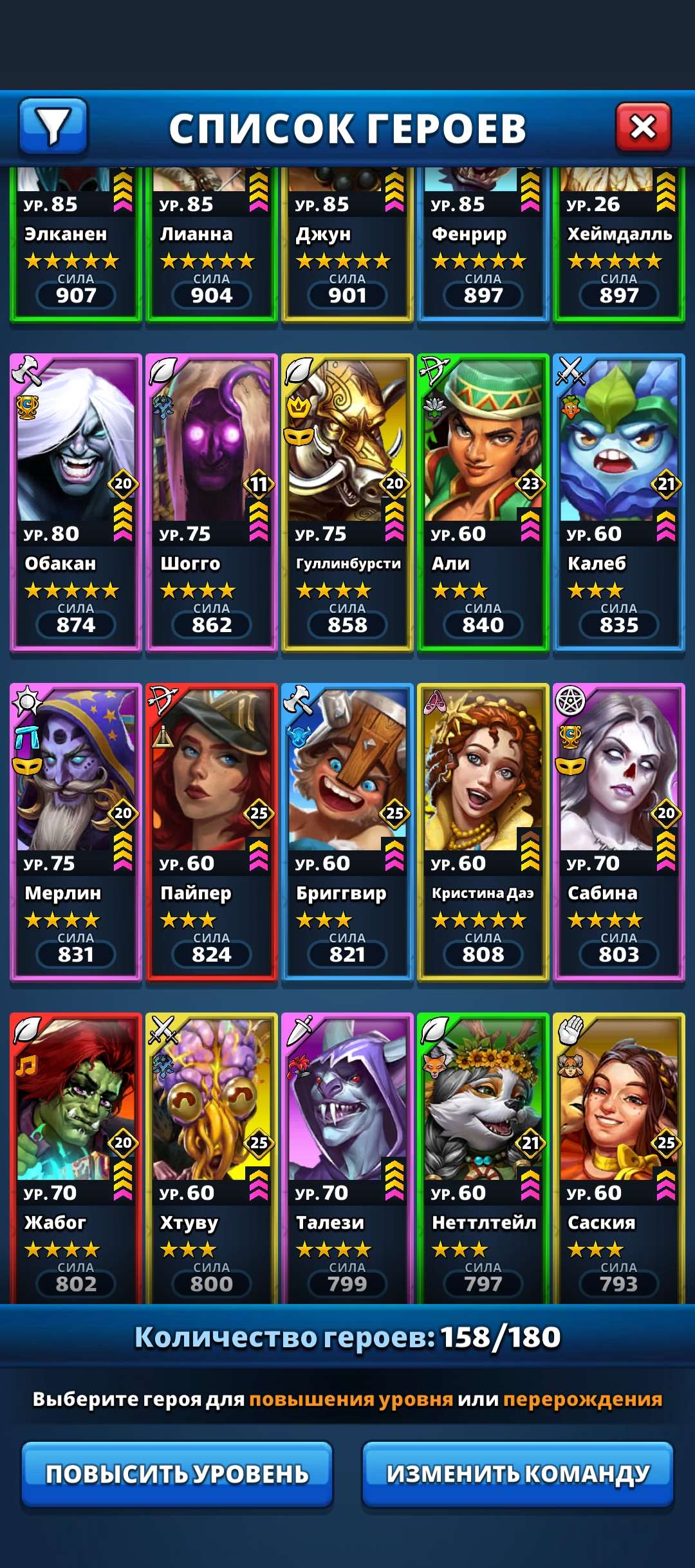Select the Хтуву hero card
This screenshot has height=1568, width=695.
212,1159
